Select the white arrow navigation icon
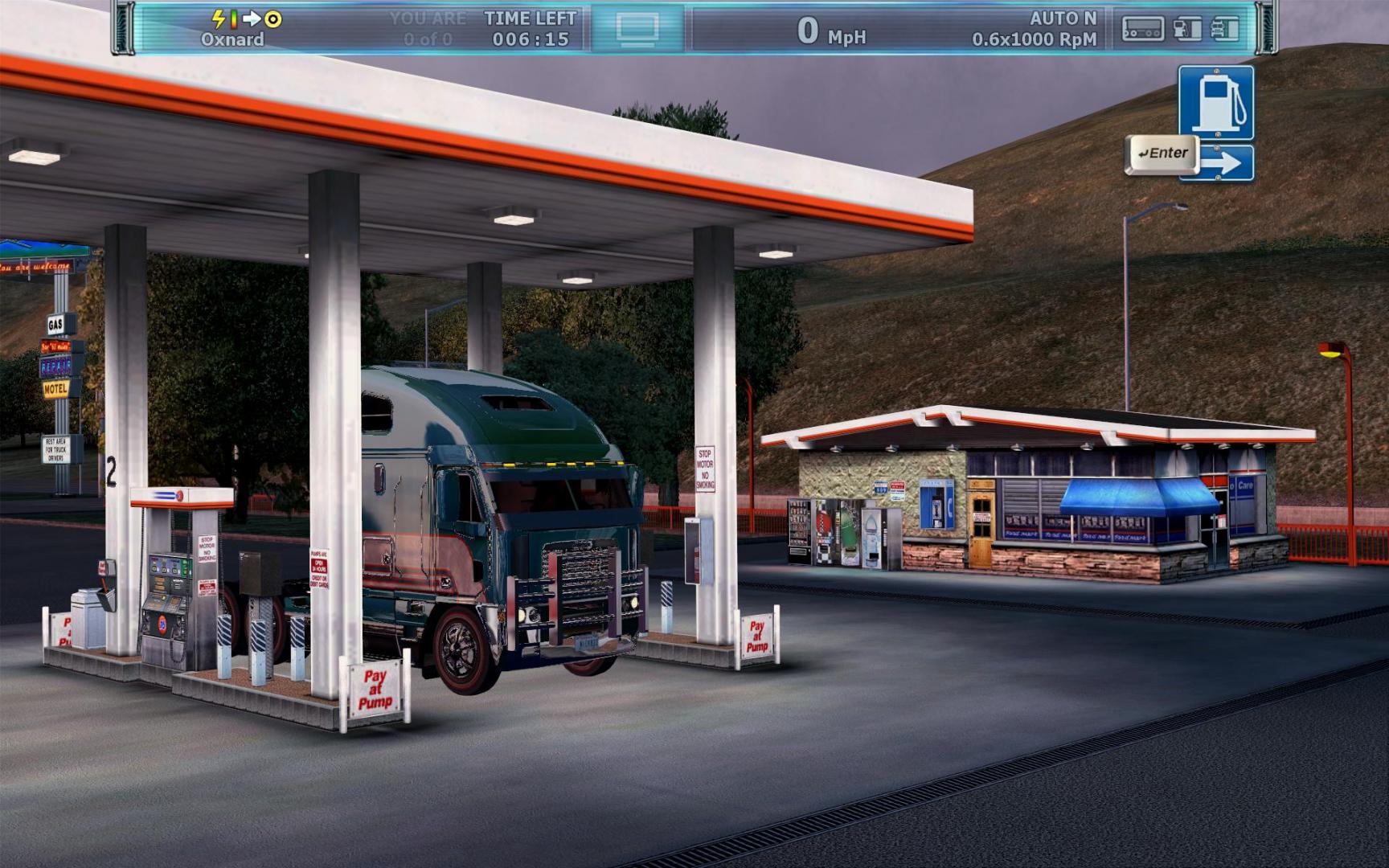 pyautogui.click(x=252, y=19)
